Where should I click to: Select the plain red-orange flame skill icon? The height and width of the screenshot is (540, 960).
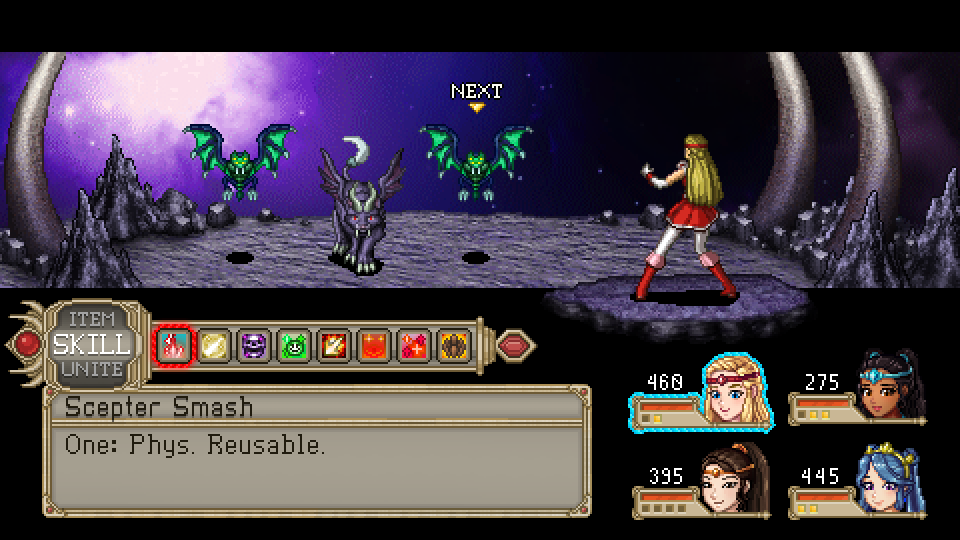tap(372, 346)
